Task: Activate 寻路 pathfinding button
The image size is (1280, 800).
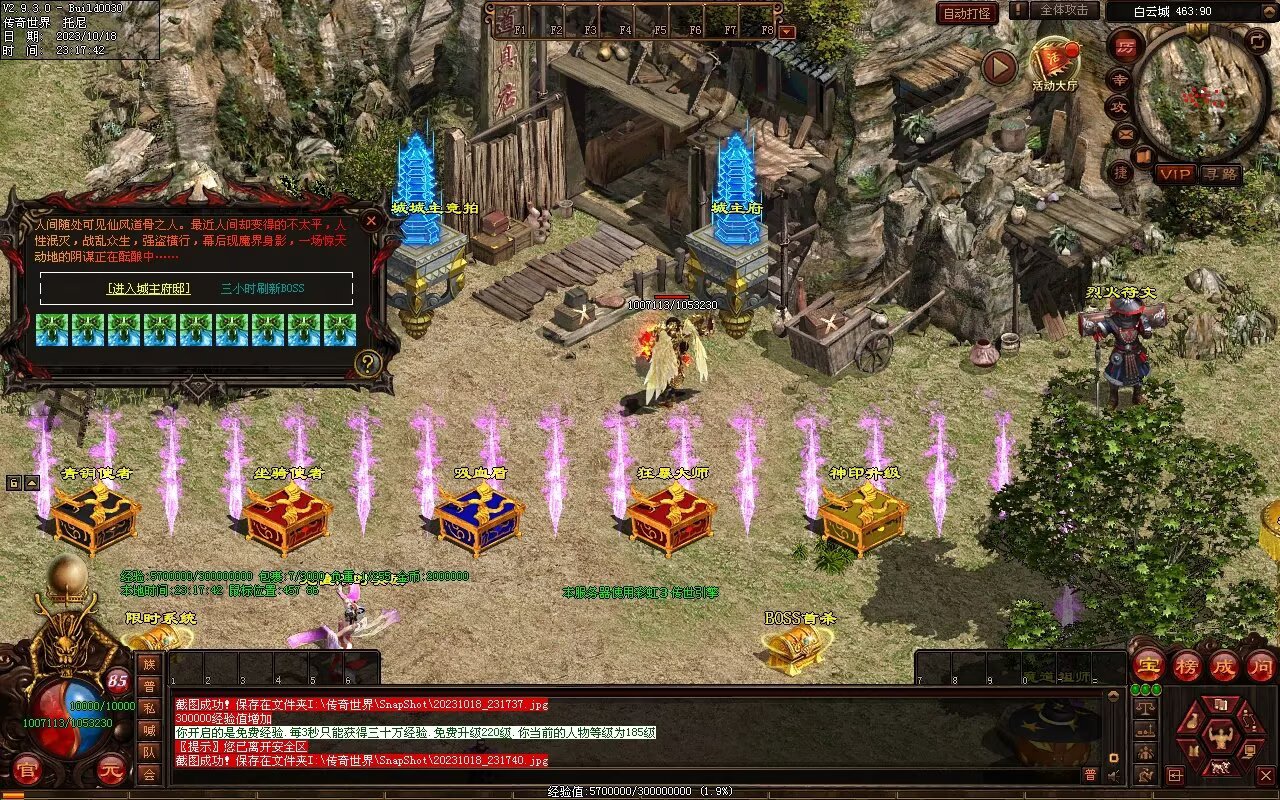Action: [x=1220, y=174]
